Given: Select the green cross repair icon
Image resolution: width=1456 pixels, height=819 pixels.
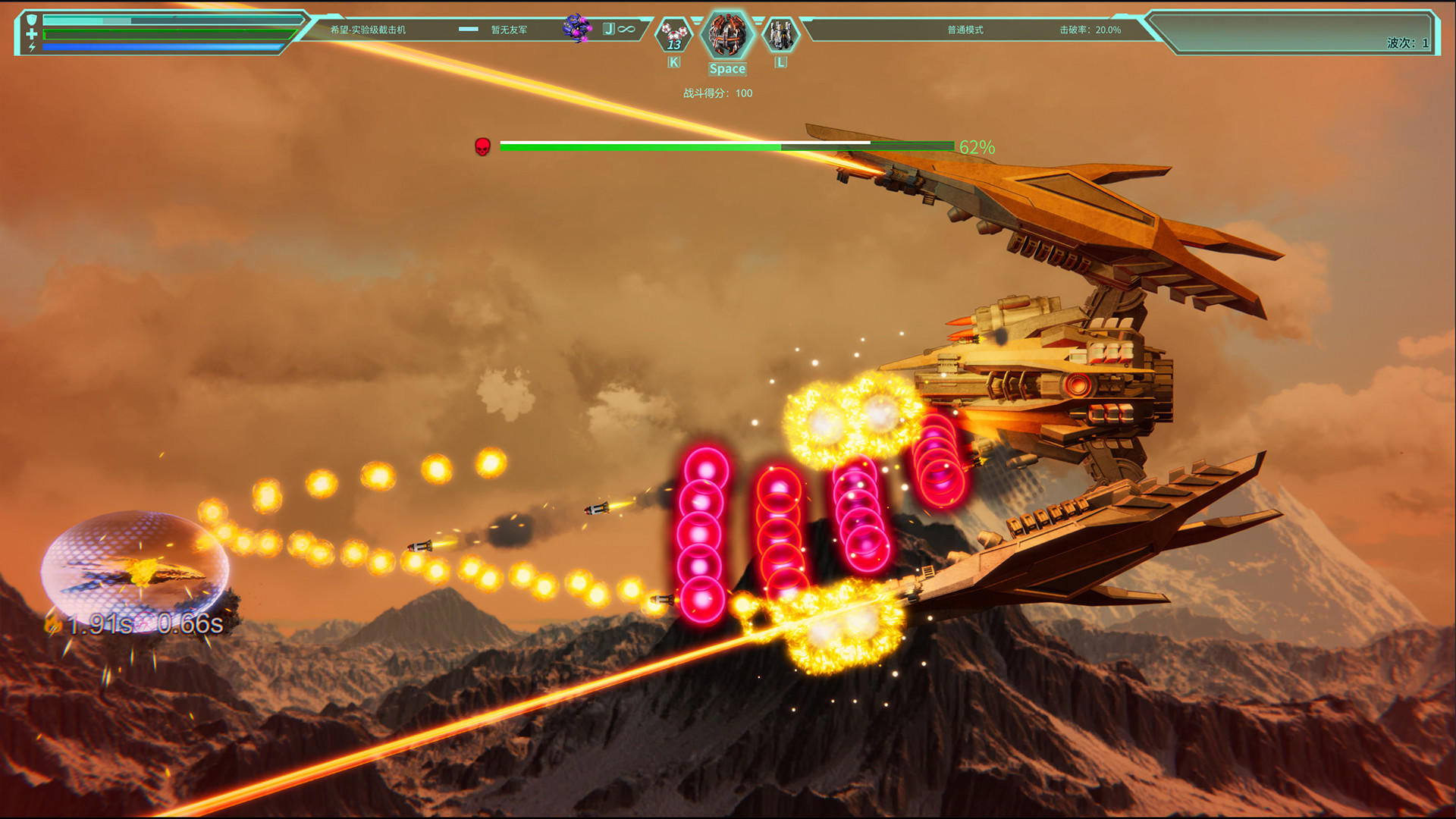Looking at the screenshot, I should point(30,33).
